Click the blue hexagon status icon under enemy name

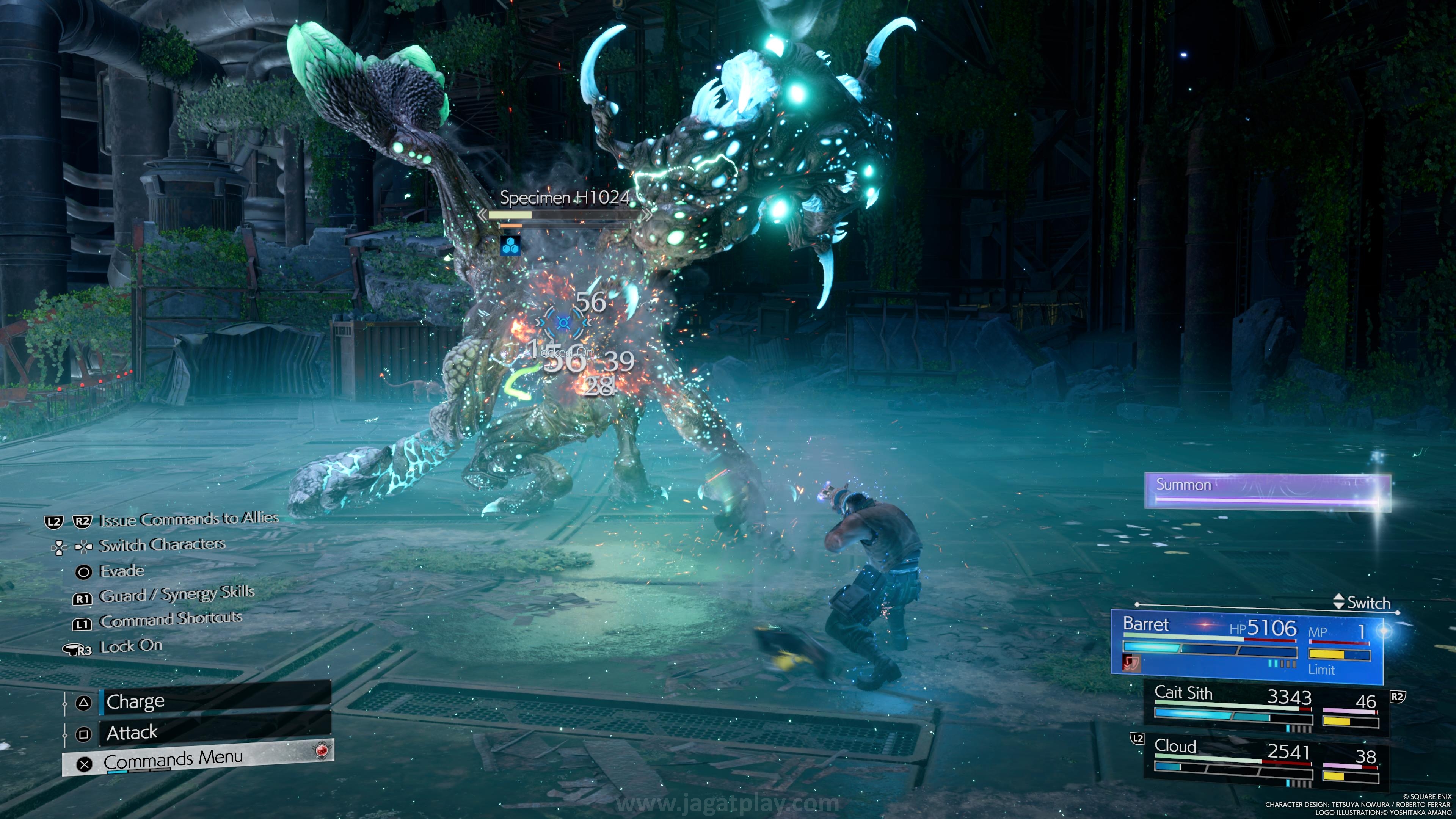[510, 246]
